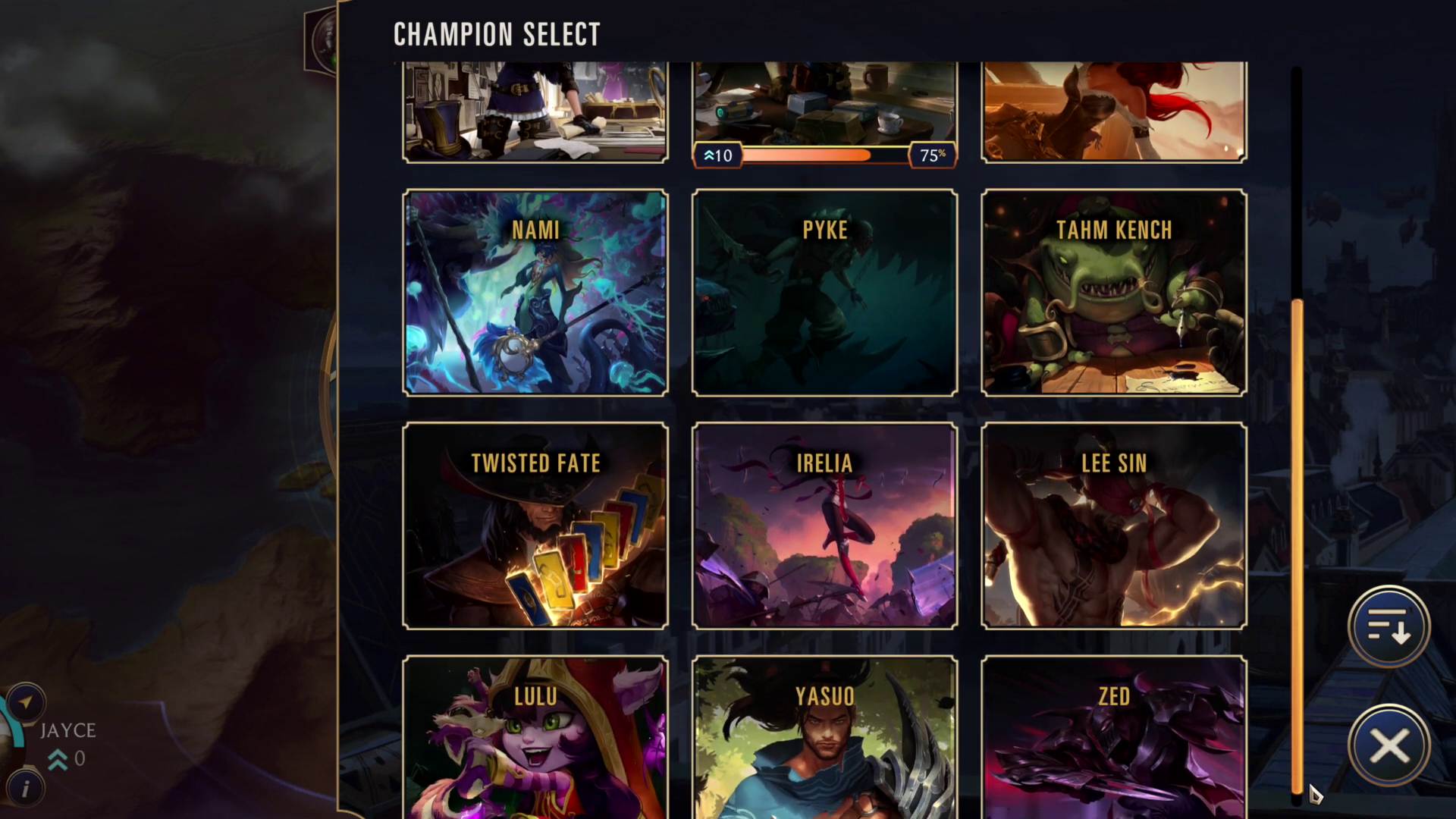
Task: Pick Lulu from the champion grid
Action: [535, 737]
